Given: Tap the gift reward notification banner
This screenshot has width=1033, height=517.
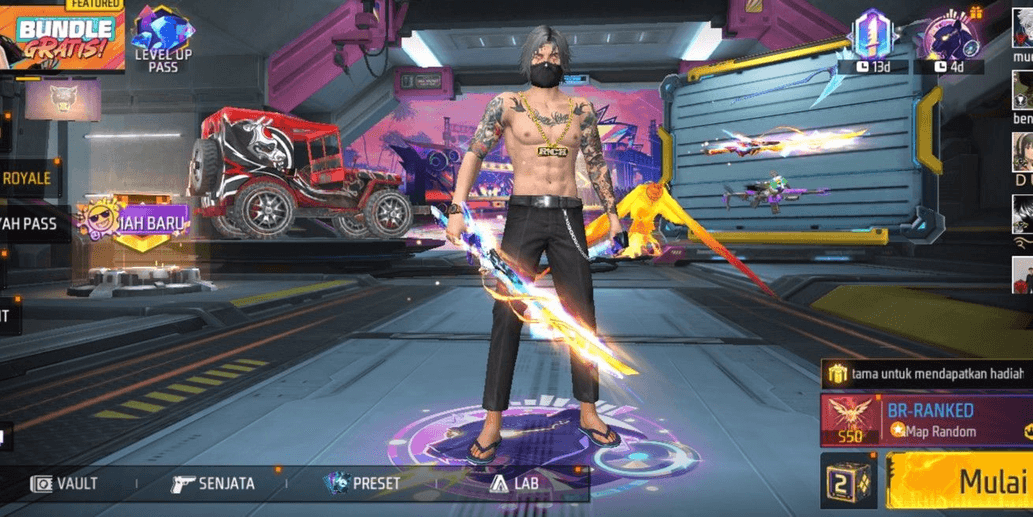Looking at the screenshot, I should 925,374.
